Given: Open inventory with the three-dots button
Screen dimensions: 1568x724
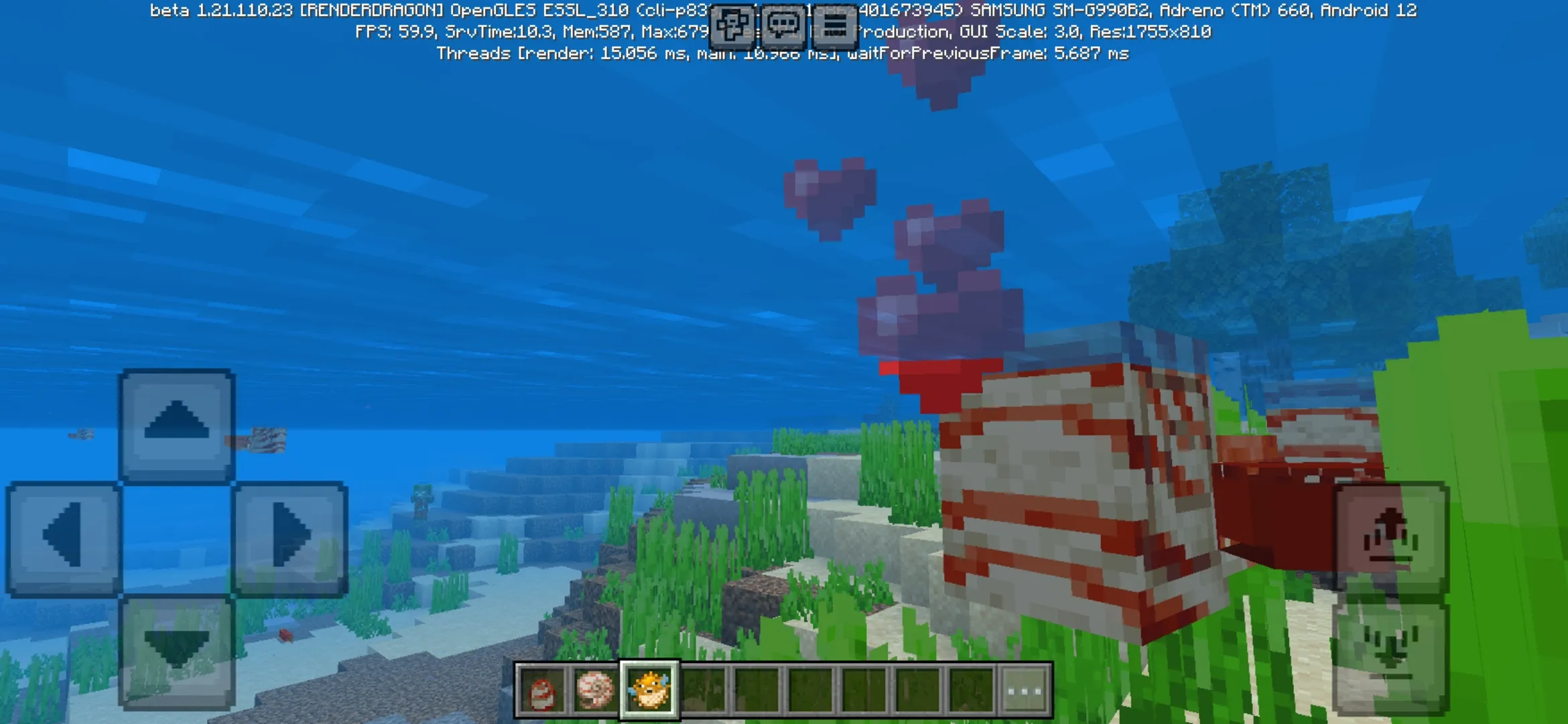Looking at the screenshot, I should [x=1025, y=690].
